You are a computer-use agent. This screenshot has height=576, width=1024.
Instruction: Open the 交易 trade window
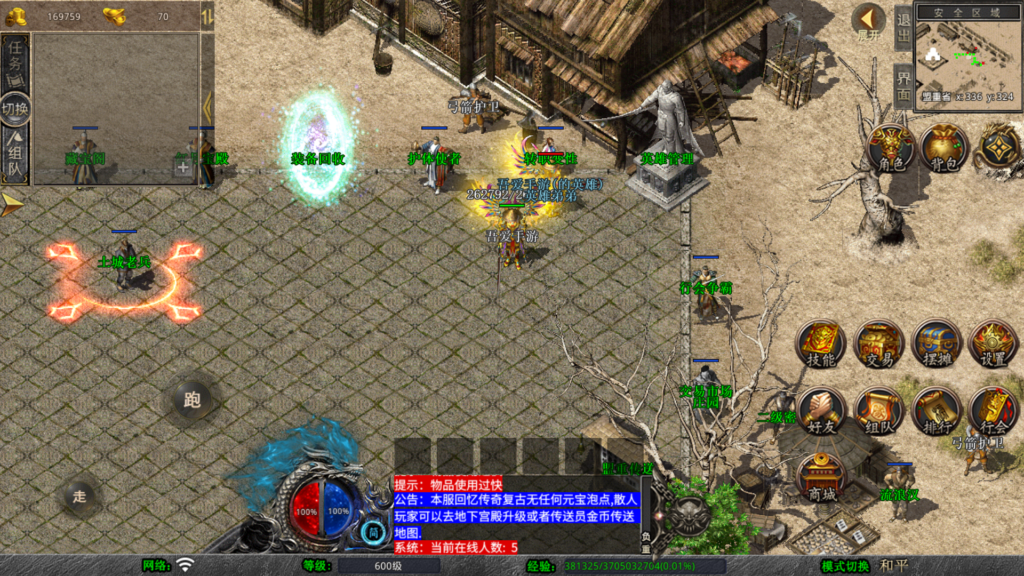tap(879, 345)
